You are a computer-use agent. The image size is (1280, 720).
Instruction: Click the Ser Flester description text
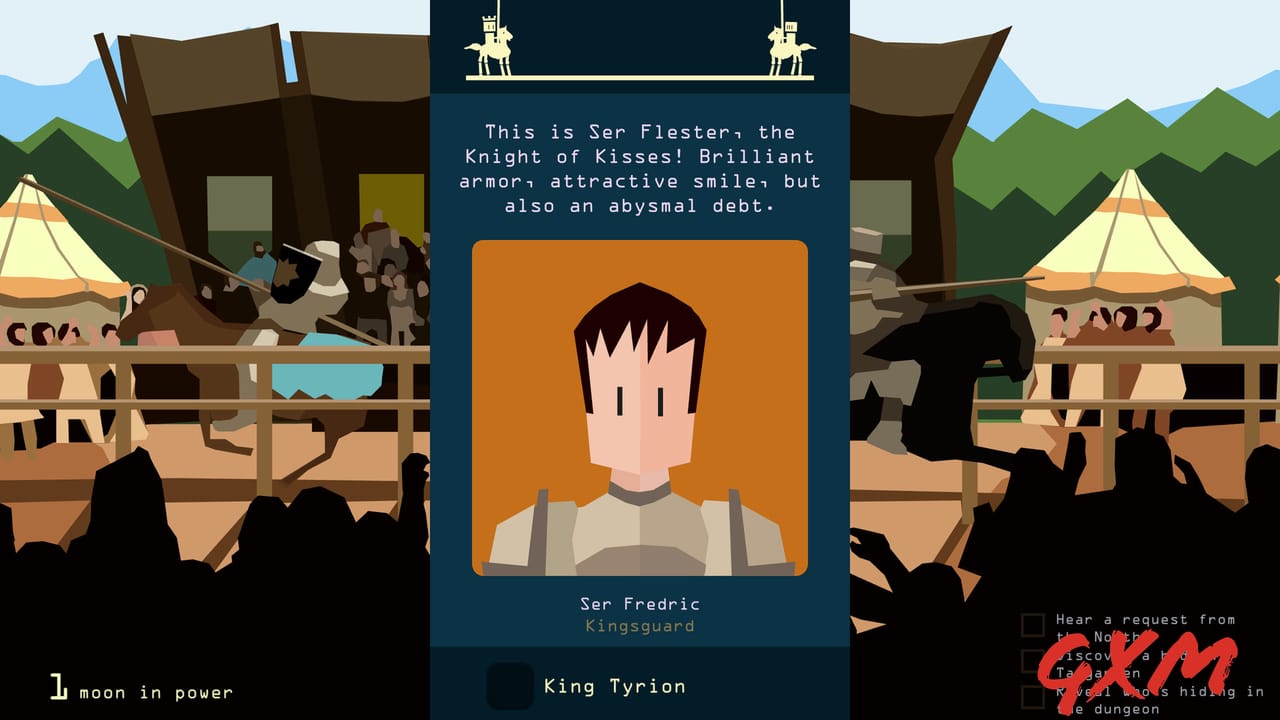(640, 168)
